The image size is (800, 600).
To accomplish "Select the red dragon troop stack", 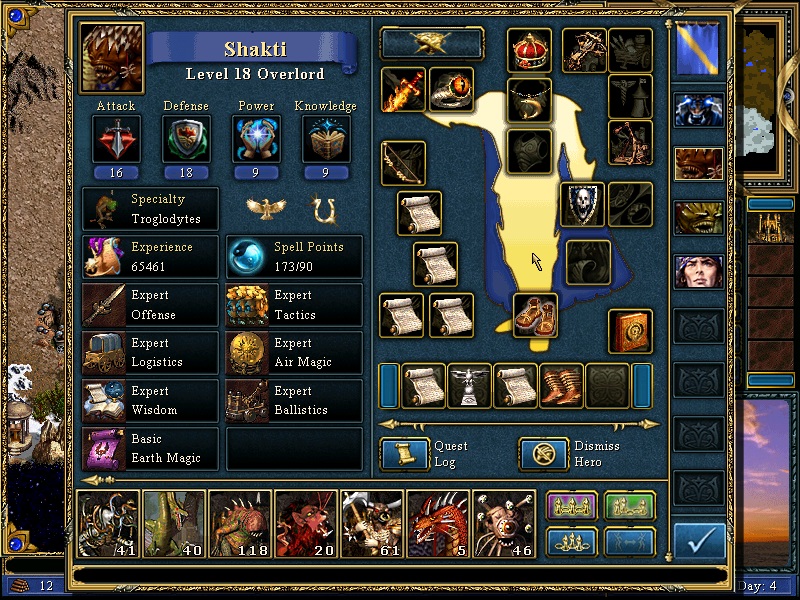I will tap(437, 523).
